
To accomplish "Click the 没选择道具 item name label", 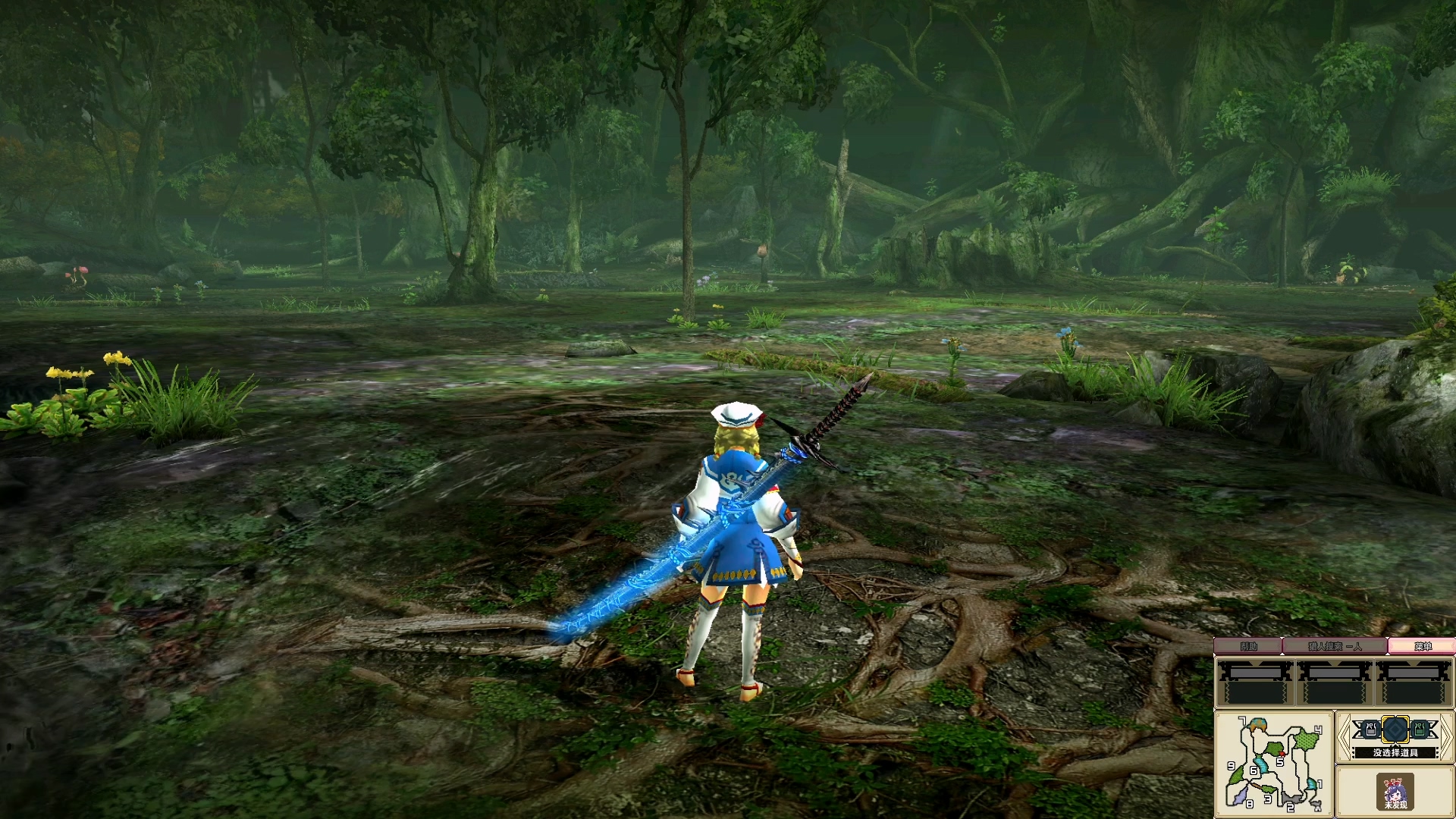I will tap(1395, 752).
